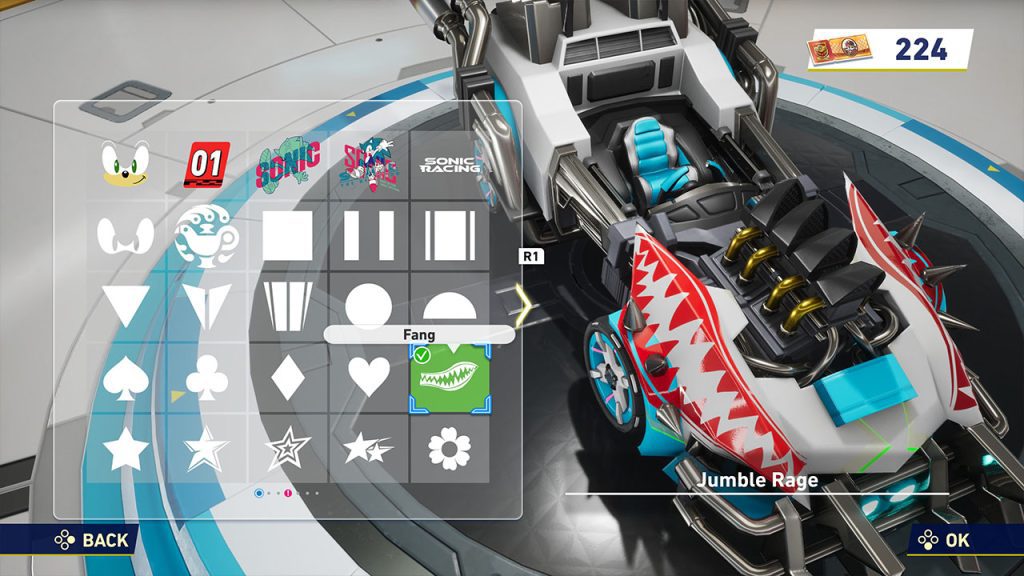Select the teacup swirl decal
The height and width of the screenshot is (576, 1024).
tap(207, 236)
